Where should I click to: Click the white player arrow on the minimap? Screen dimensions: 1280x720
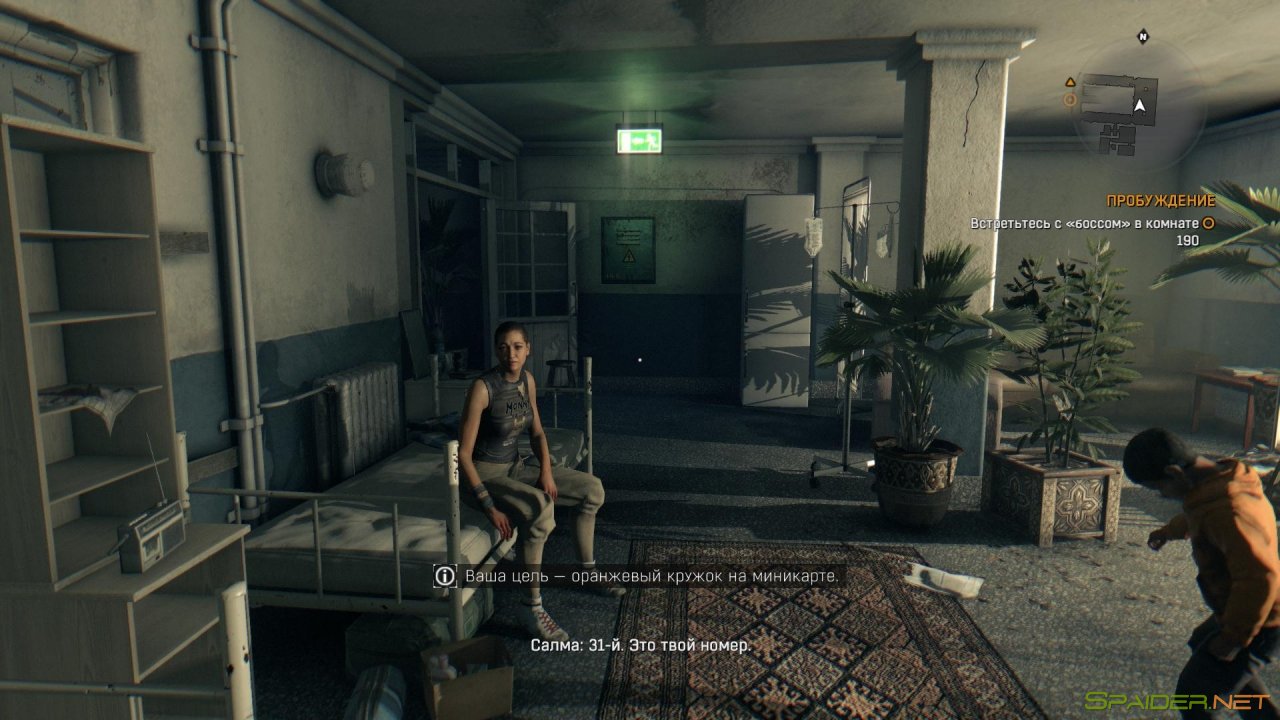click(x=1140, y=105)
